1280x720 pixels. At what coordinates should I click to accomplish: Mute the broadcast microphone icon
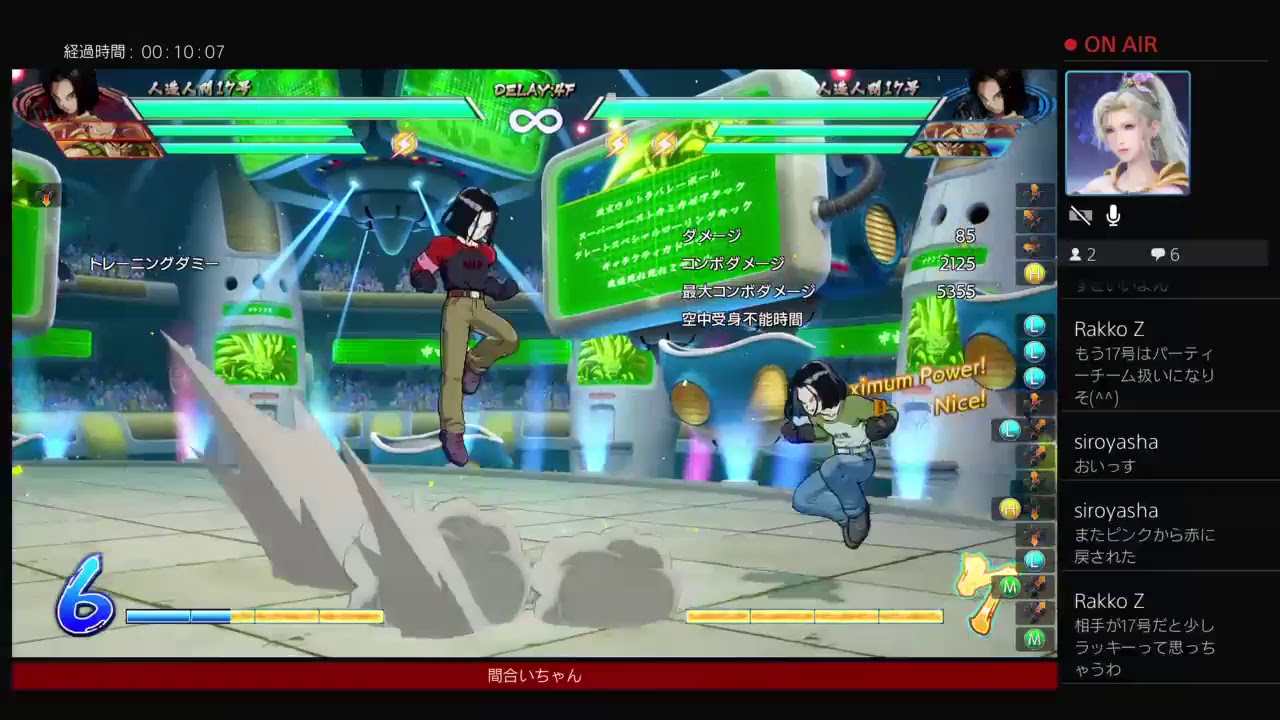pyautogui.click(x=1112, y=214)
